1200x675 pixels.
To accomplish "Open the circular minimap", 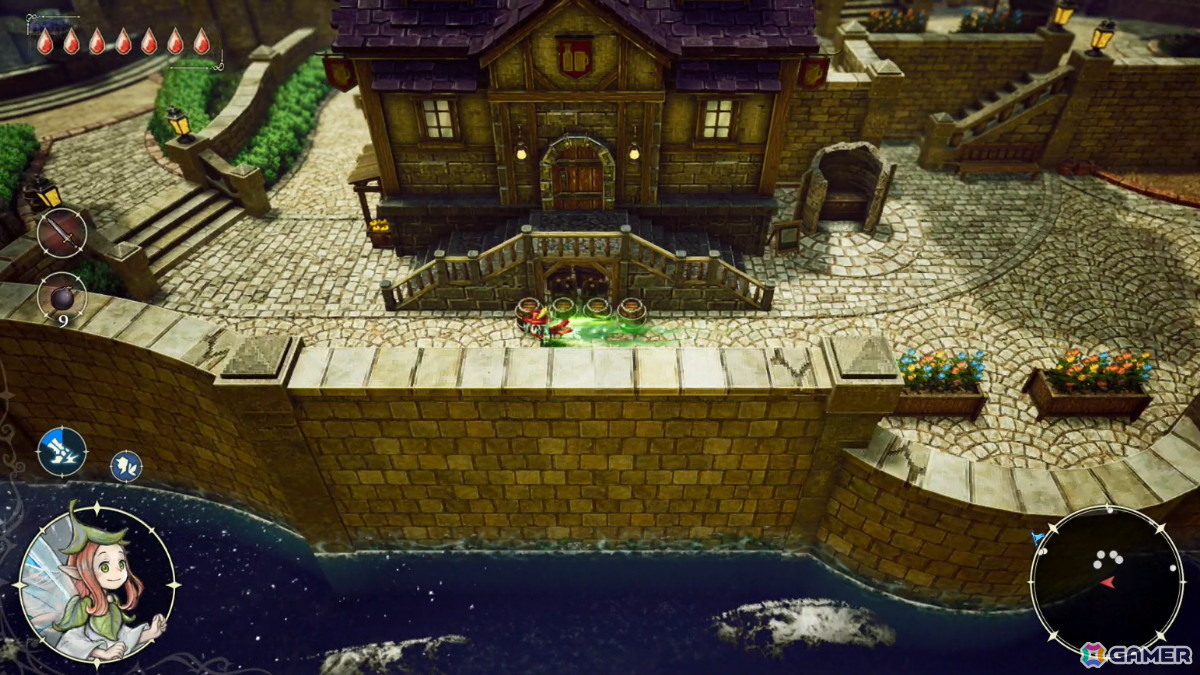I will click(1105, 581).
